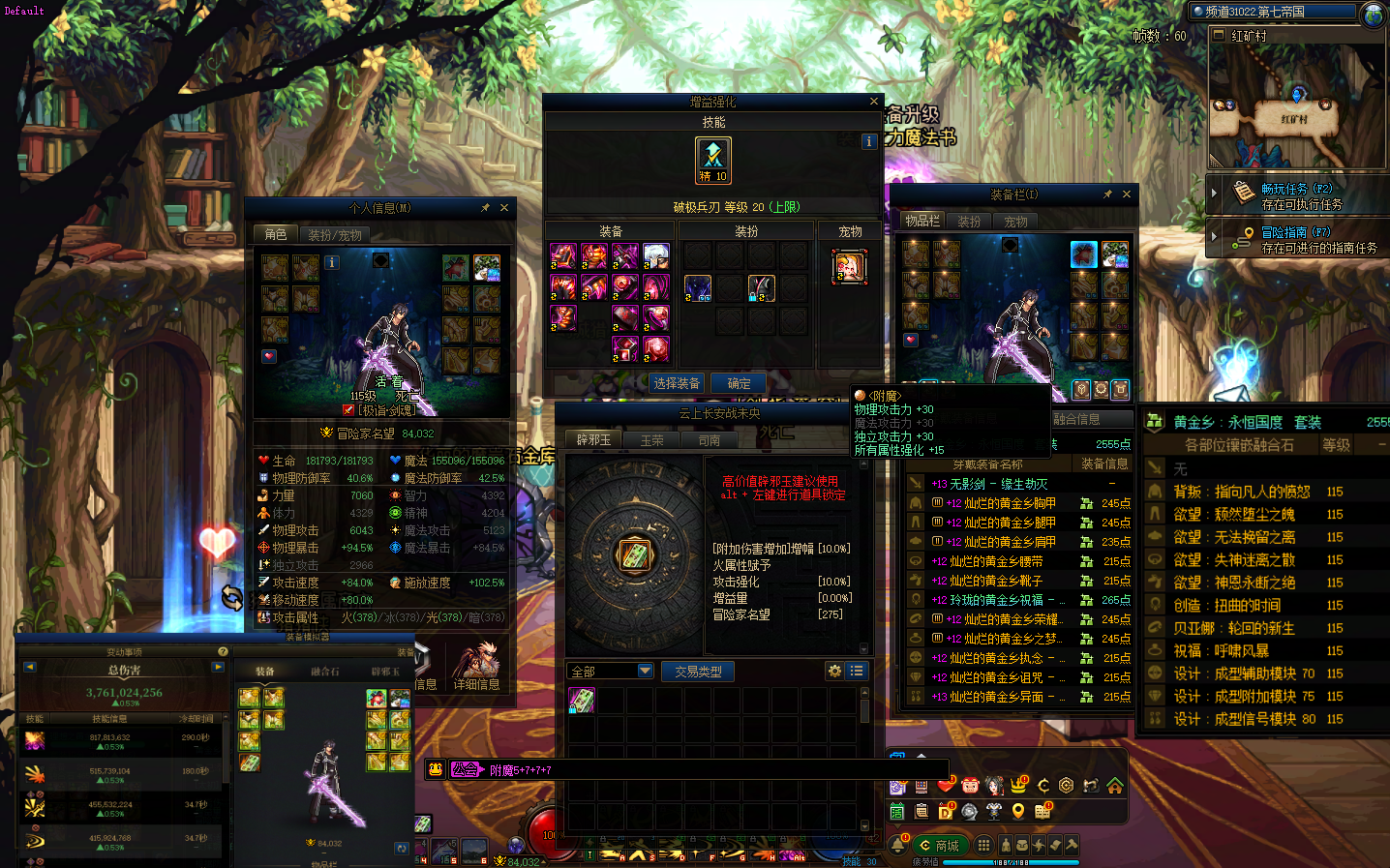Switch to the 融合石 tab
This screenshot has height=868, width=1390.
point(324,671)
